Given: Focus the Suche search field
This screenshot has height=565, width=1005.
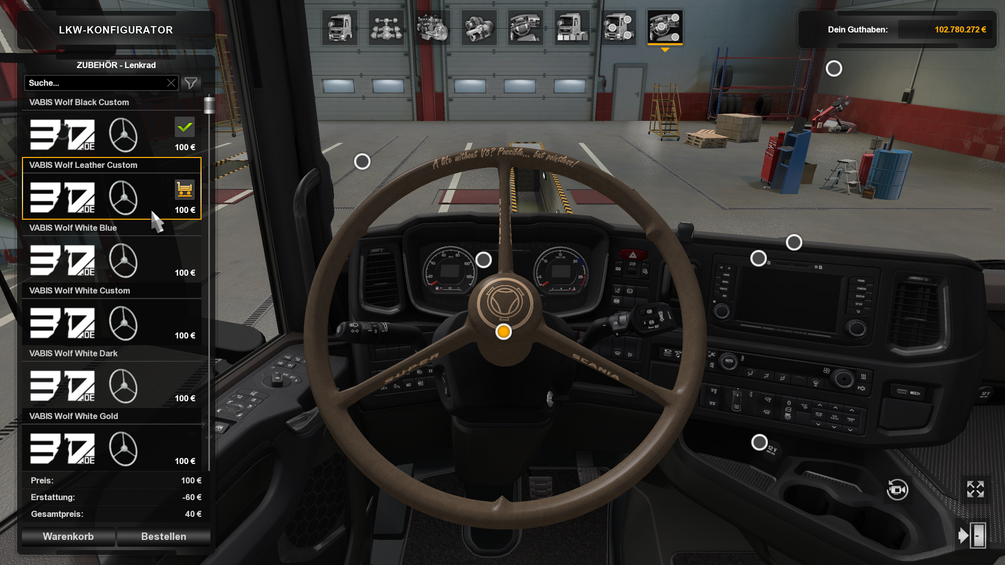Looking at the screenshot, I should coord(95,83).
